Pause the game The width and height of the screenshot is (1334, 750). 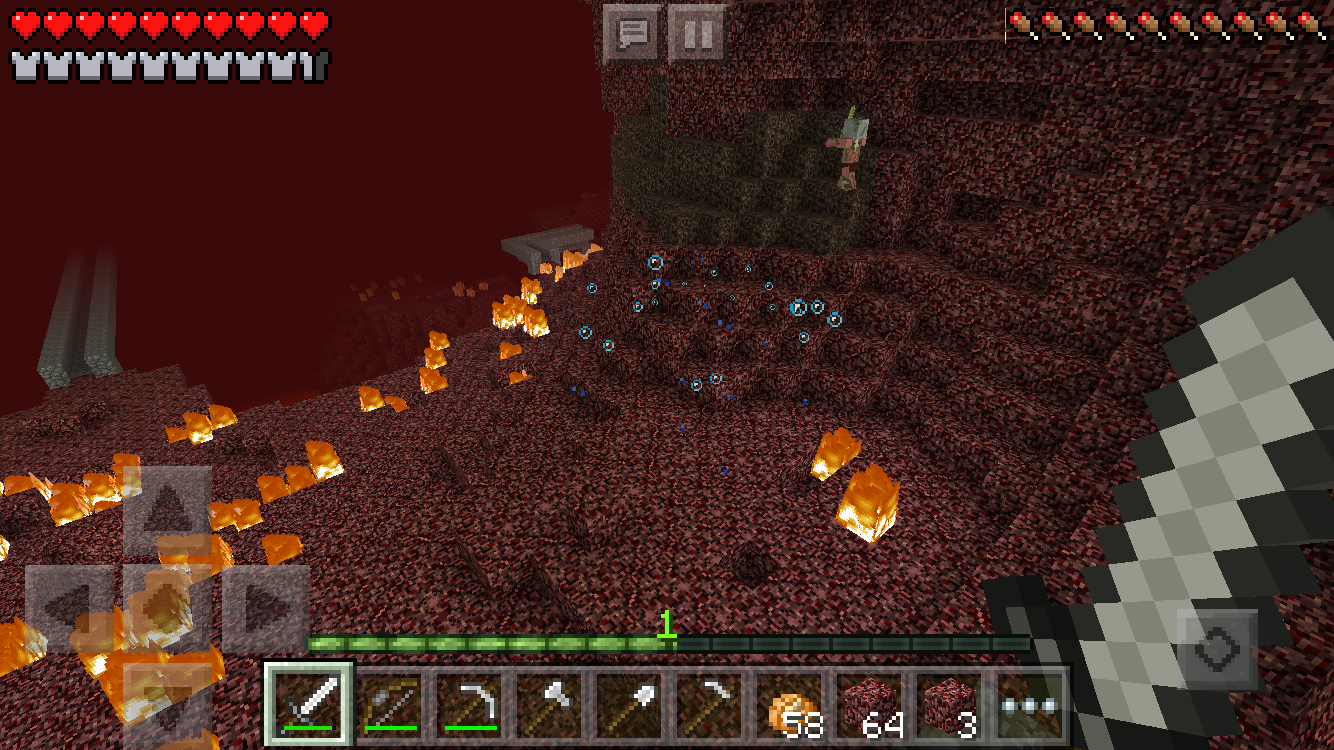pyautogui.click(x=697, y=34)
